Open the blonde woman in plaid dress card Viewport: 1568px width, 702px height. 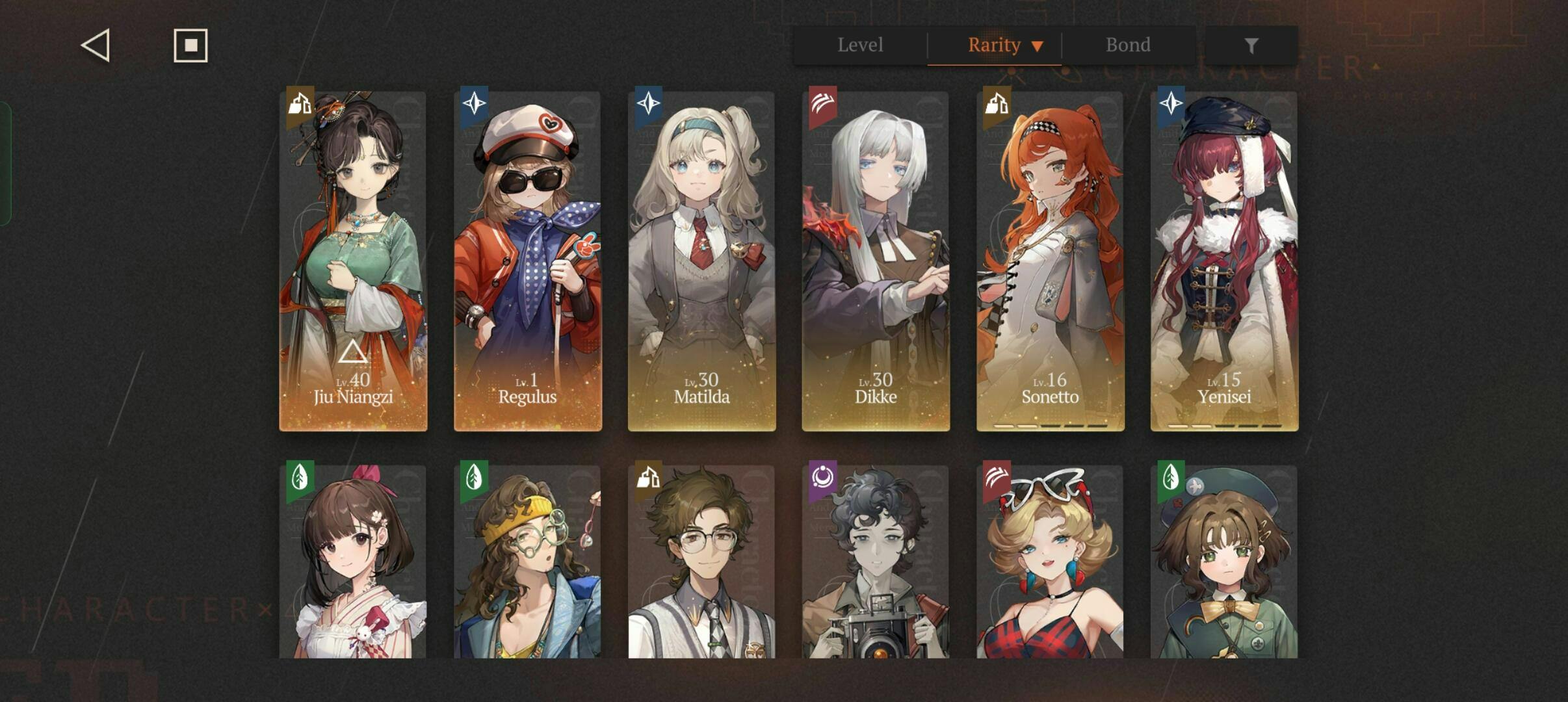pos(1050,562)
